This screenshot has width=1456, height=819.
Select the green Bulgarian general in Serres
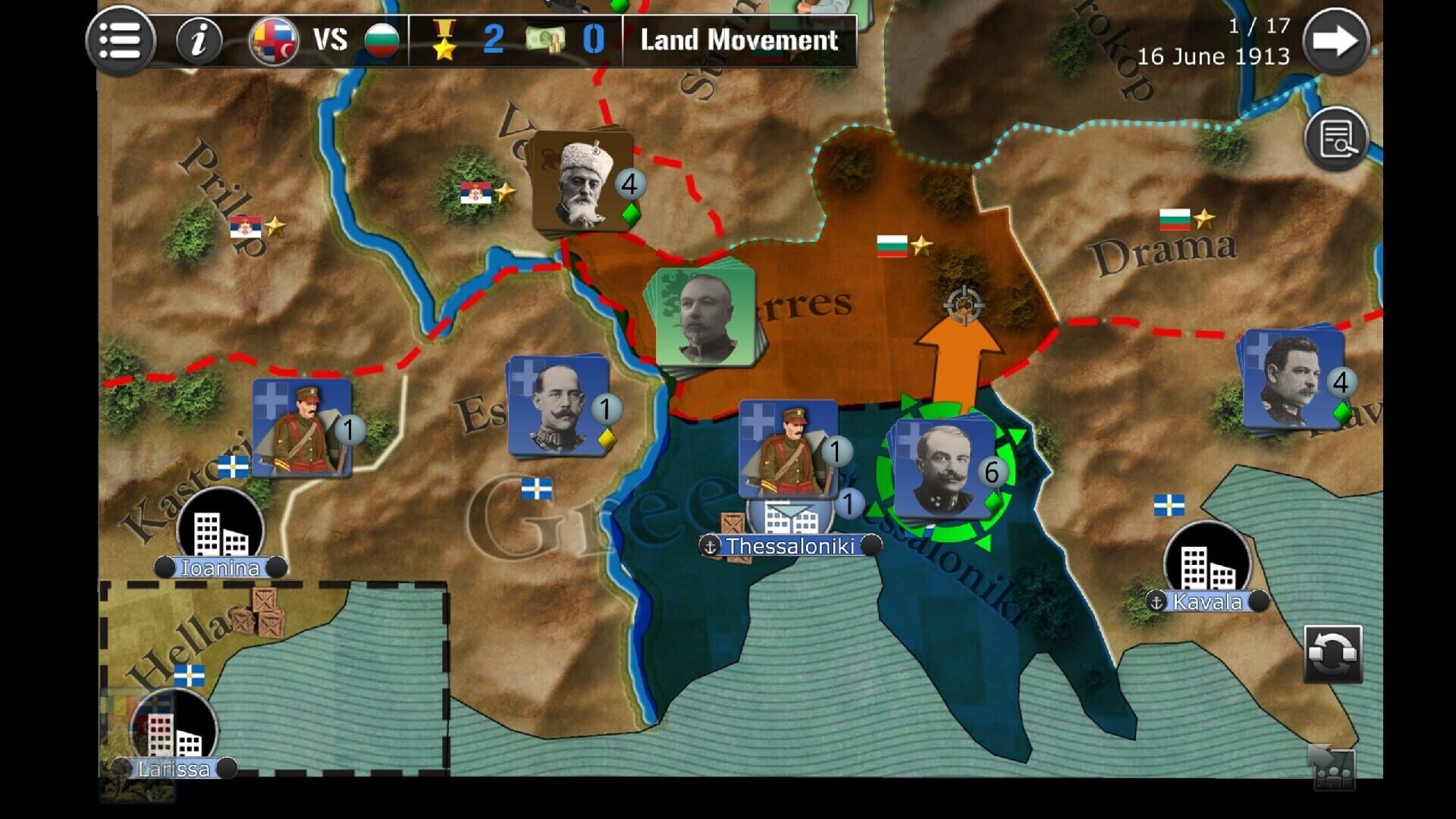coord(705,315)
